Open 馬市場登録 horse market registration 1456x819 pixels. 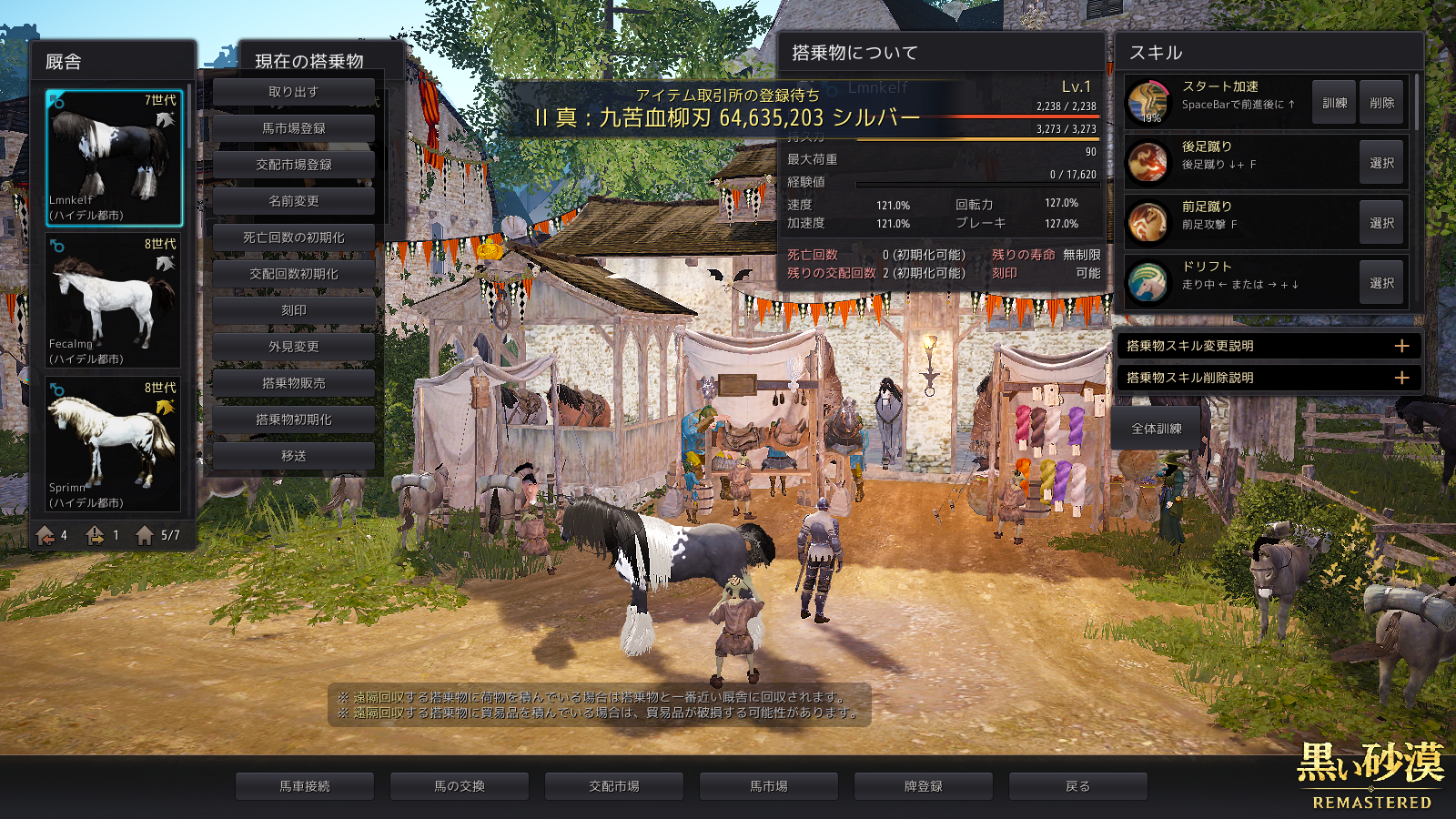coord(293,128)
